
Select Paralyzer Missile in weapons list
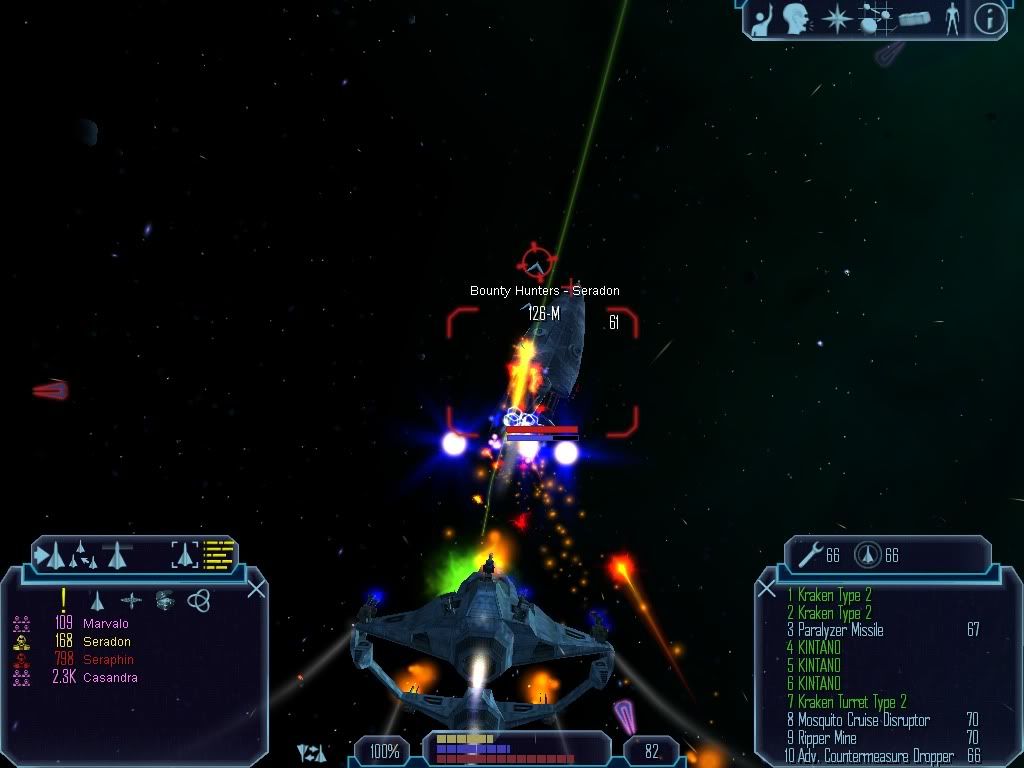840,630
